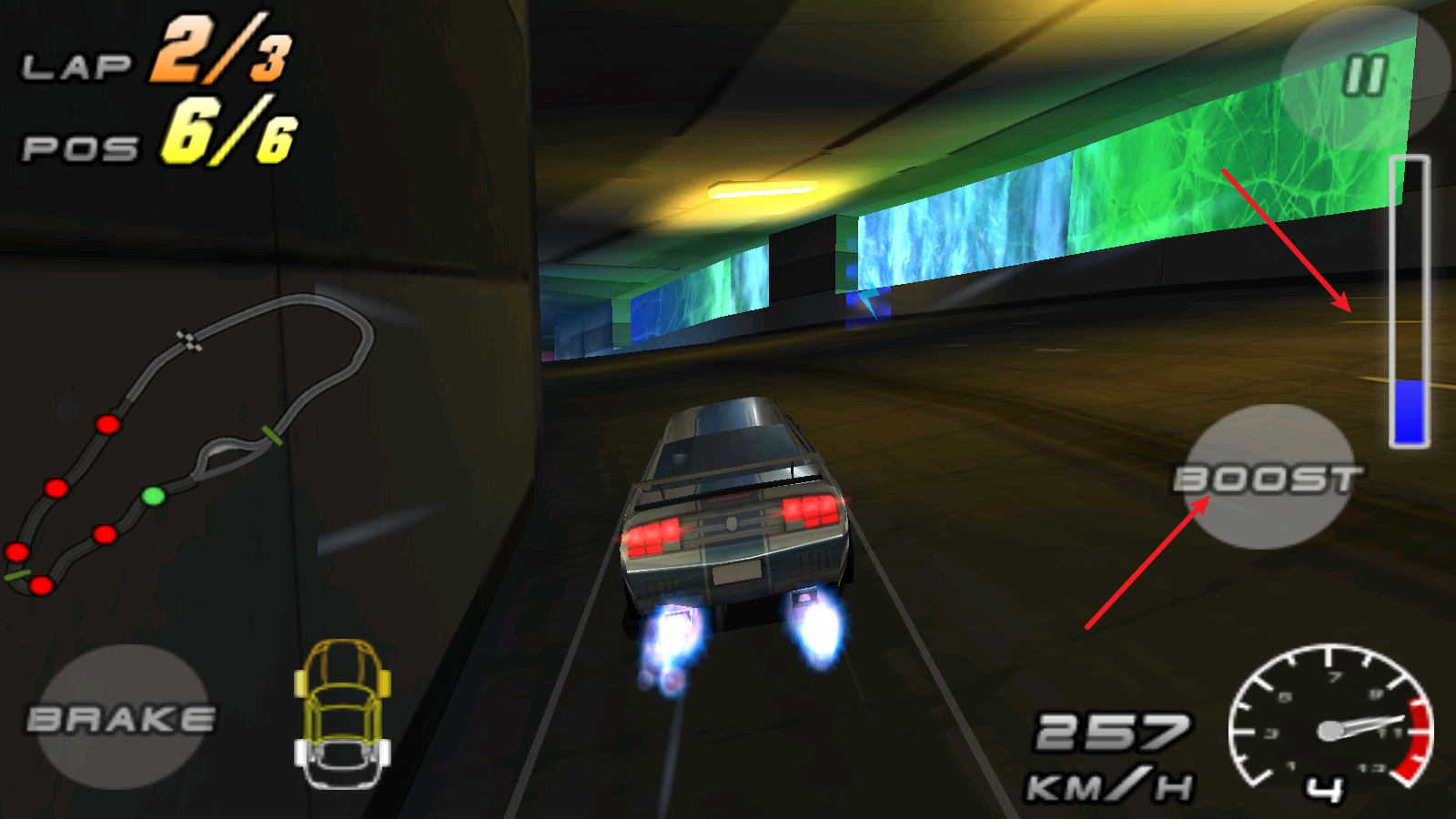
Task: Tap the boost charge meter to enable boost
Action: [x=1411, y=300]
